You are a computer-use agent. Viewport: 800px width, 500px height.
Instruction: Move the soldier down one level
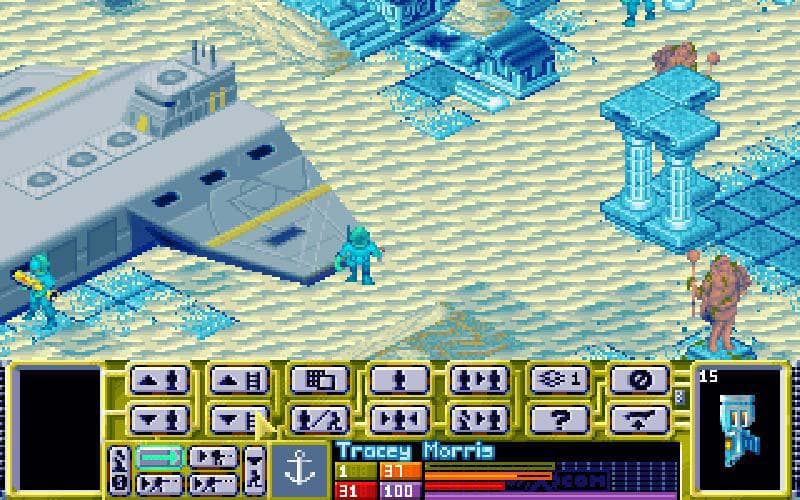coord(159,417)
